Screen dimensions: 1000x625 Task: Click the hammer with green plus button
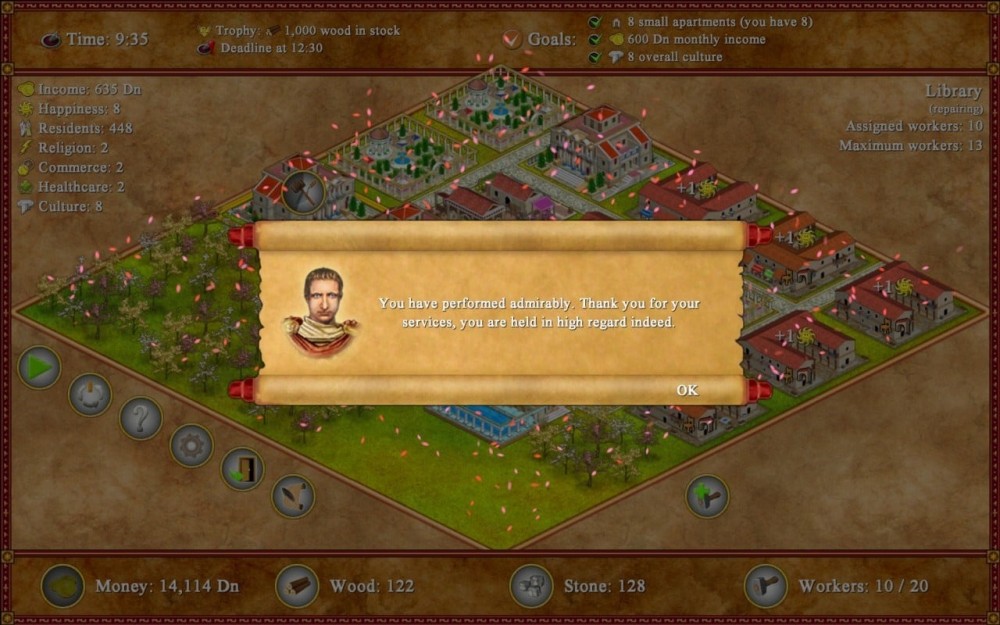[x=707, y=496]
